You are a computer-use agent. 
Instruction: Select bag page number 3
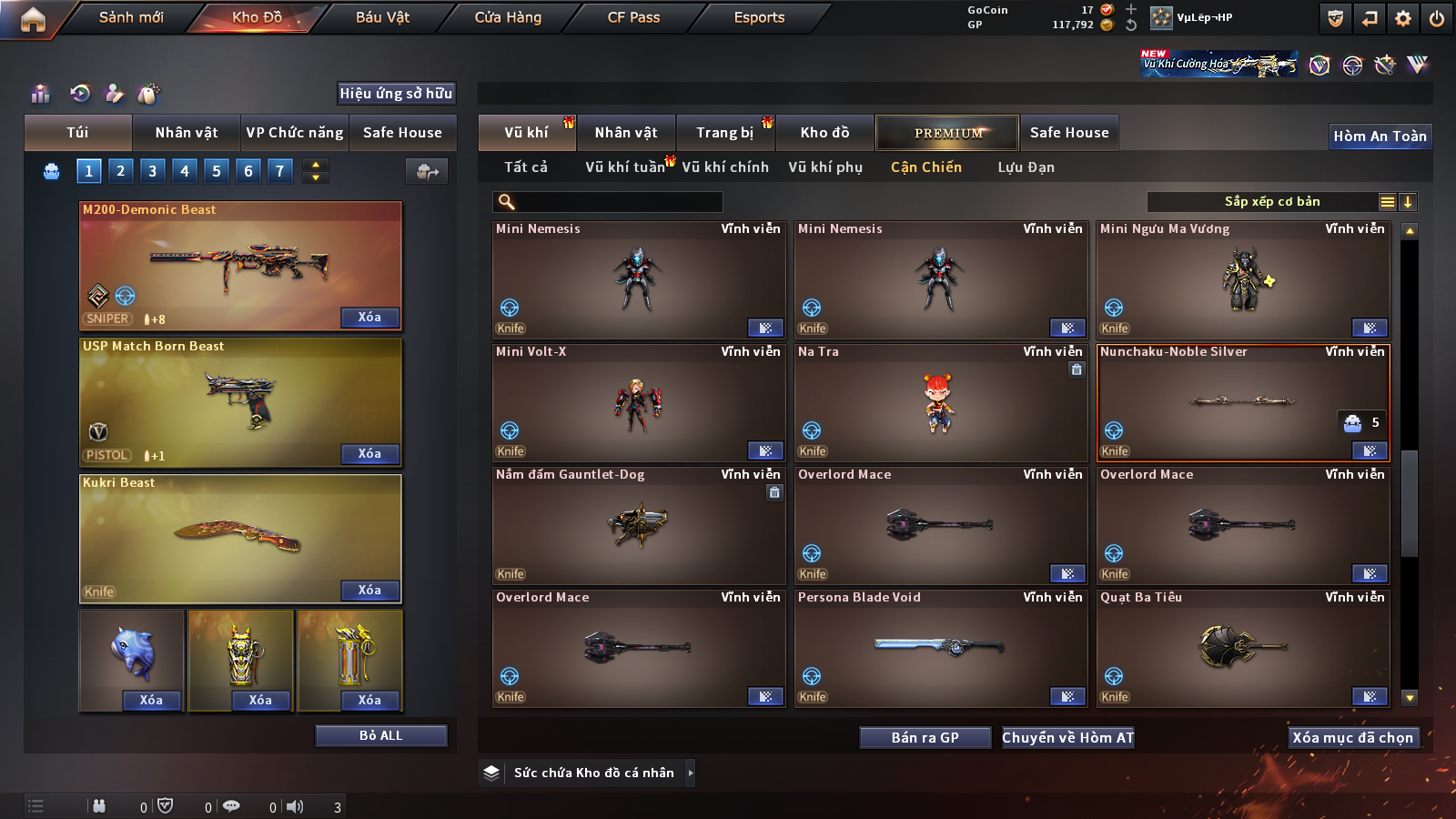[x=152, y=171]
